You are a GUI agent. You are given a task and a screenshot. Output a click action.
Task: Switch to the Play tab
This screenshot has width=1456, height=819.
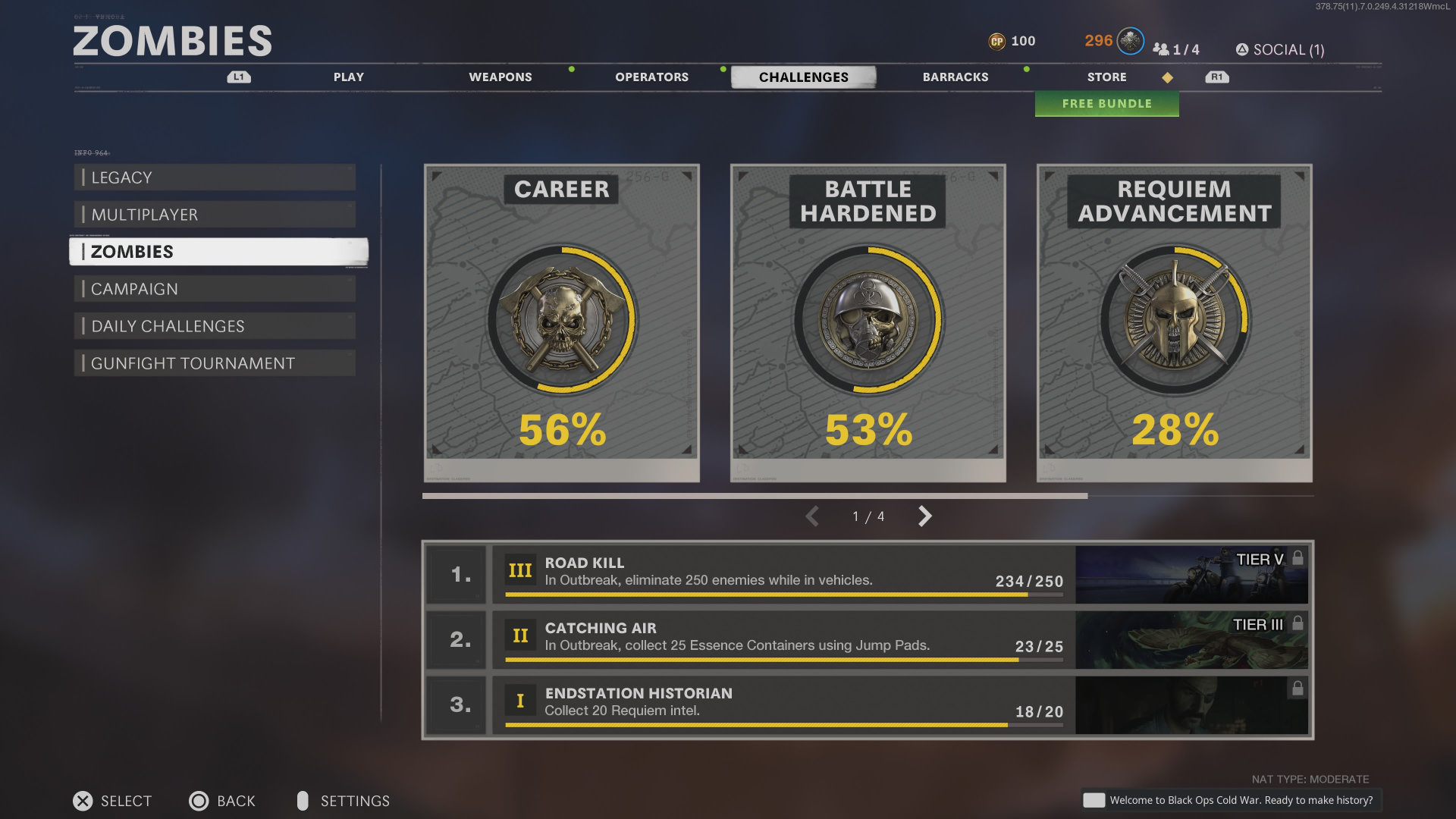point(349,77)
